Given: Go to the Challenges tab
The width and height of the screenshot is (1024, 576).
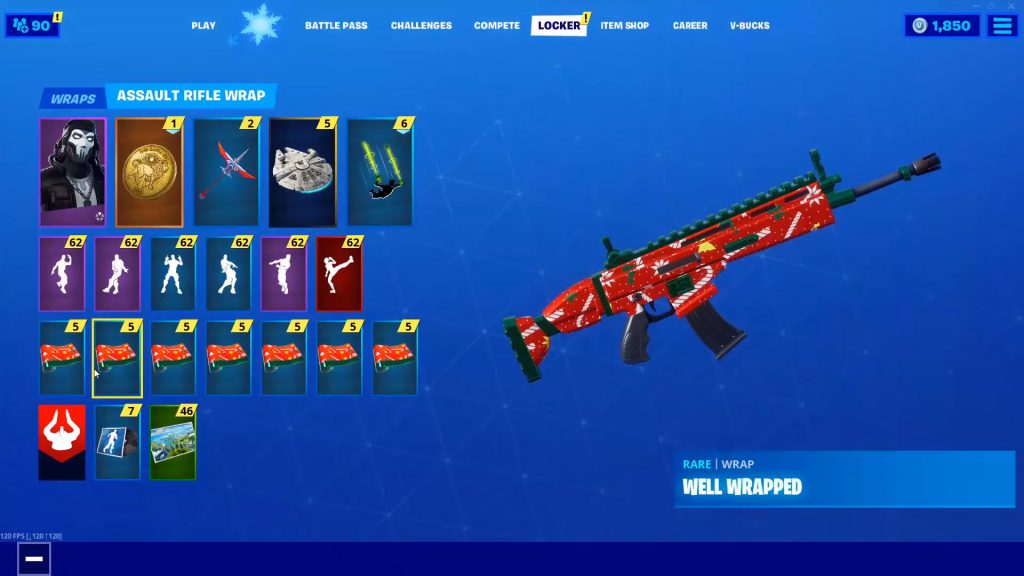Looking at the screenshot, I should pyautogui.click(x=421, y=25).
